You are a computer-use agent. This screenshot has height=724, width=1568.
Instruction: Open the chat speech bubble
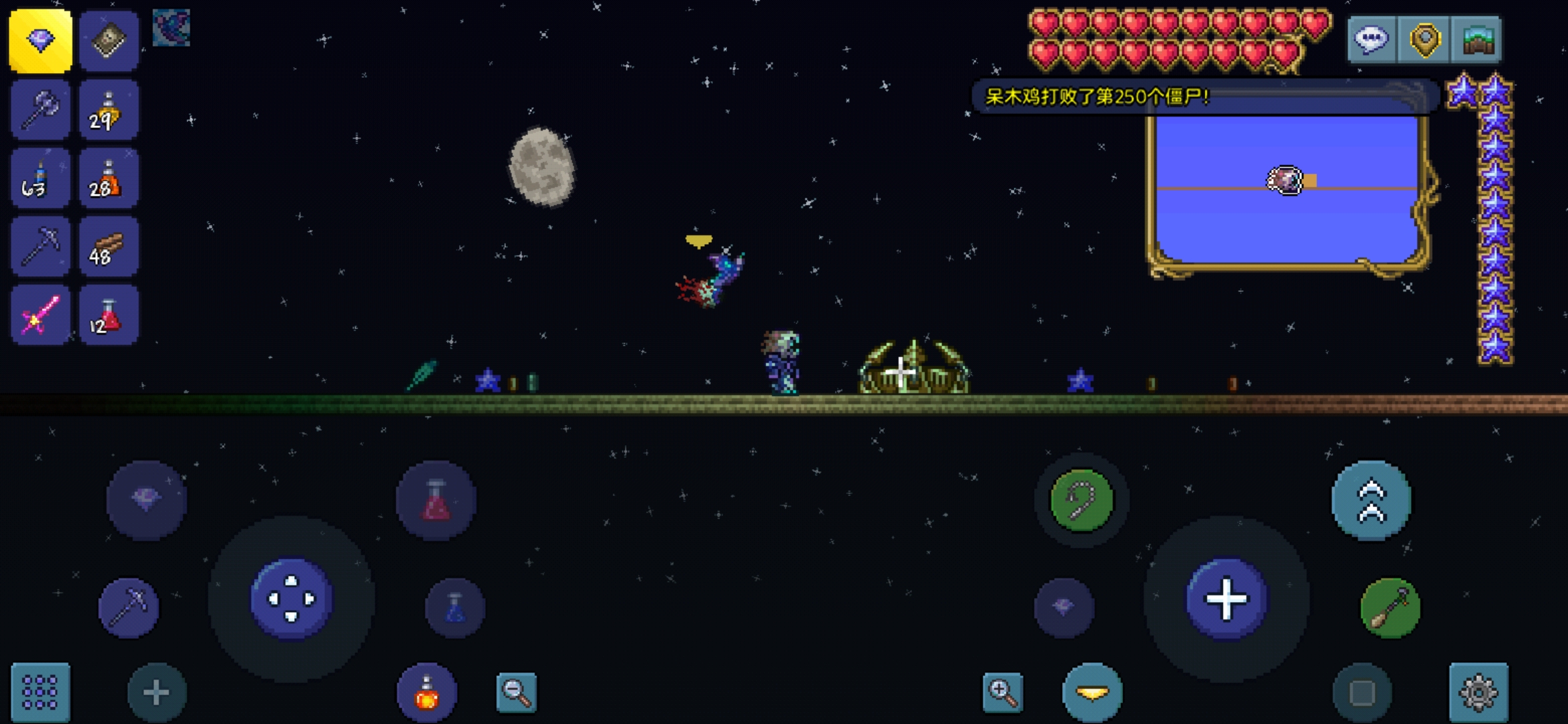(x=1371, y=40)
